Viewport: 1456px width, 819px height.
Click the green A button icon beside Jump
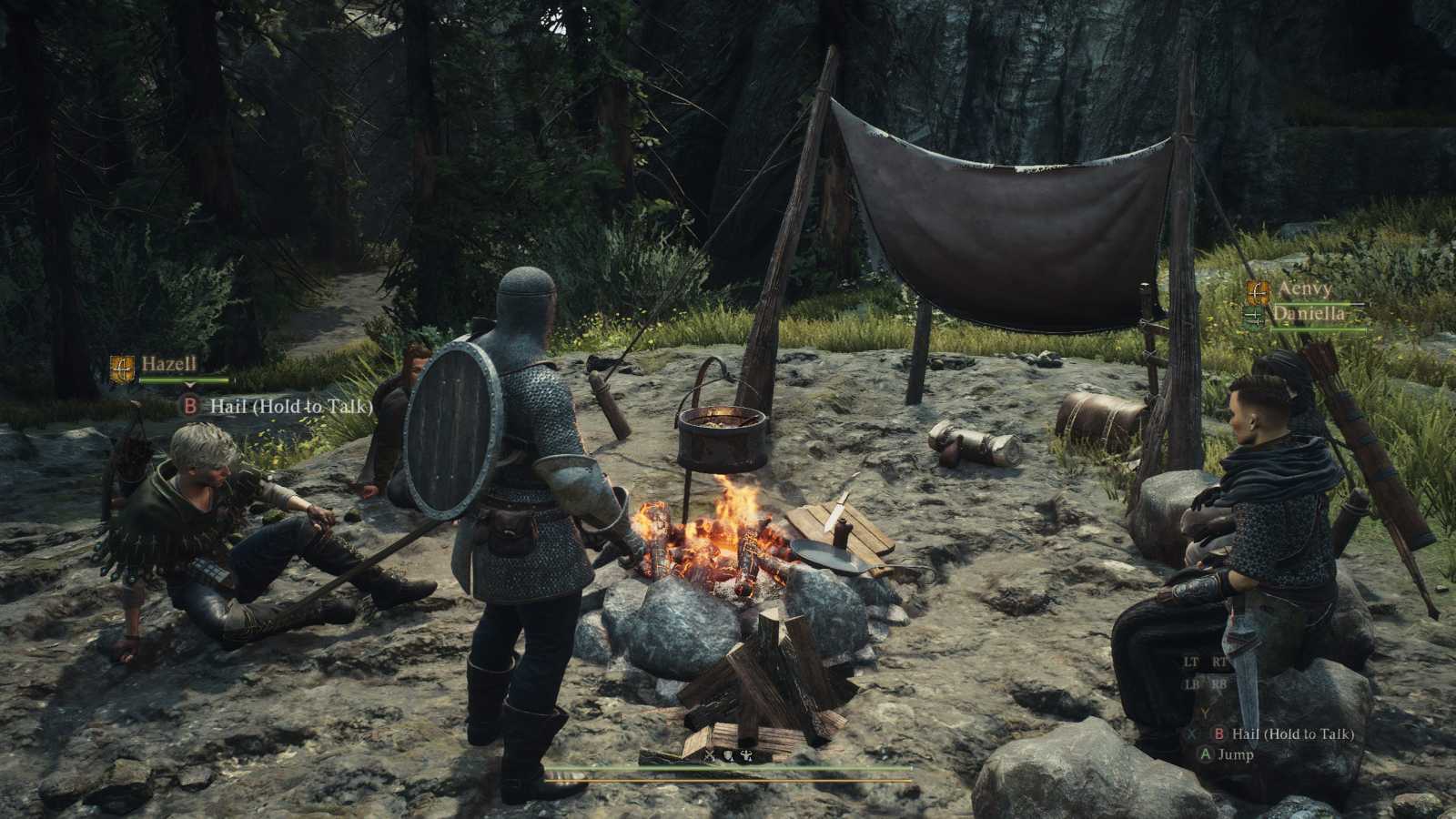tap(1205, 753)
